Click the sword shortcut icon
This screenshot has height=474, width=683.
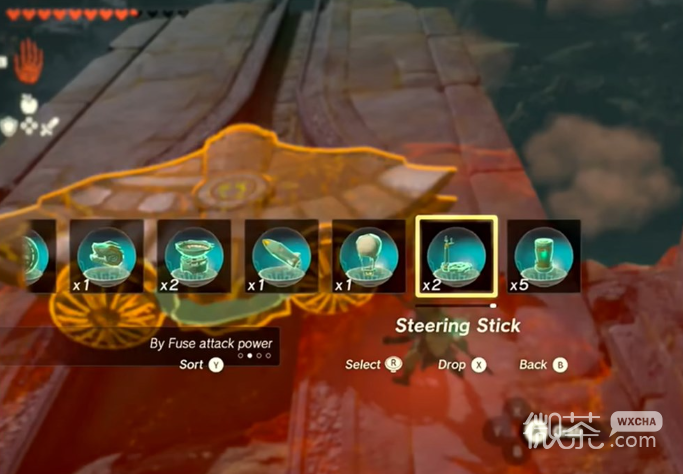[x=49, y=126]
